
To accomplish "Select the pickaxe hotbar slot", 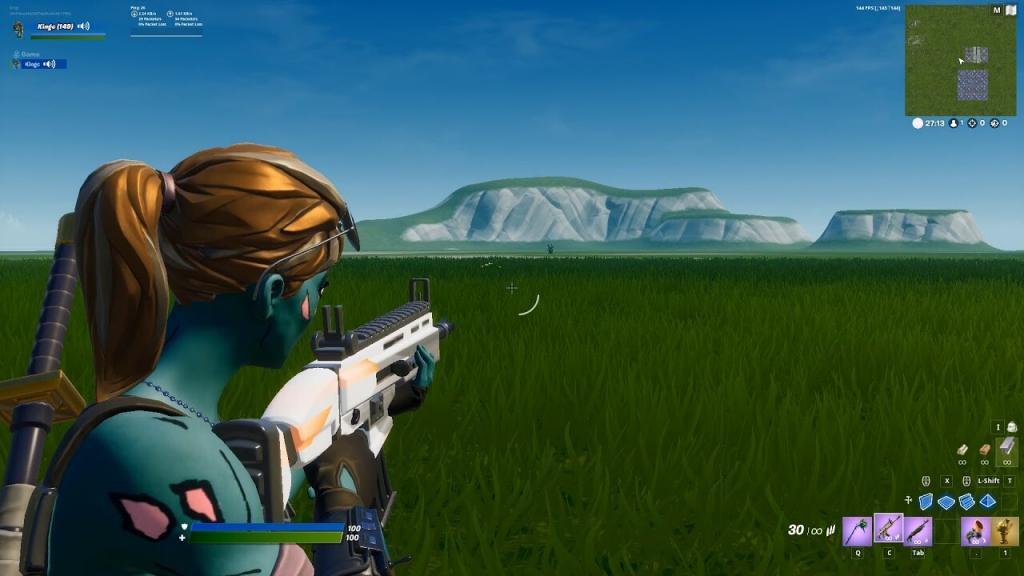I will pos(857,530).
